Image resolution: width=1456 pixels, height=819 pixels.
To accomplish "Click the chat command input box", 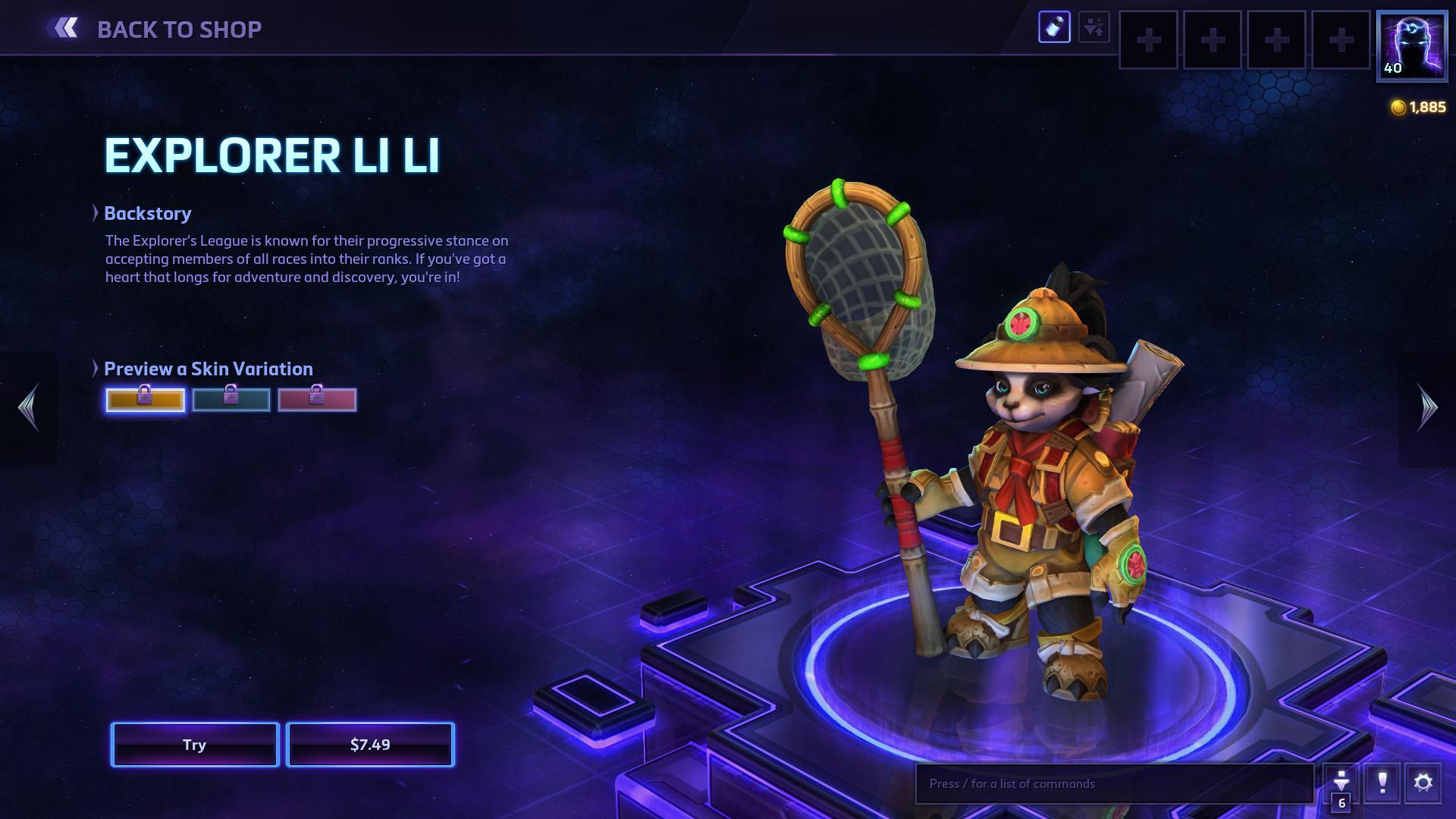I will tap(1113, 783).
